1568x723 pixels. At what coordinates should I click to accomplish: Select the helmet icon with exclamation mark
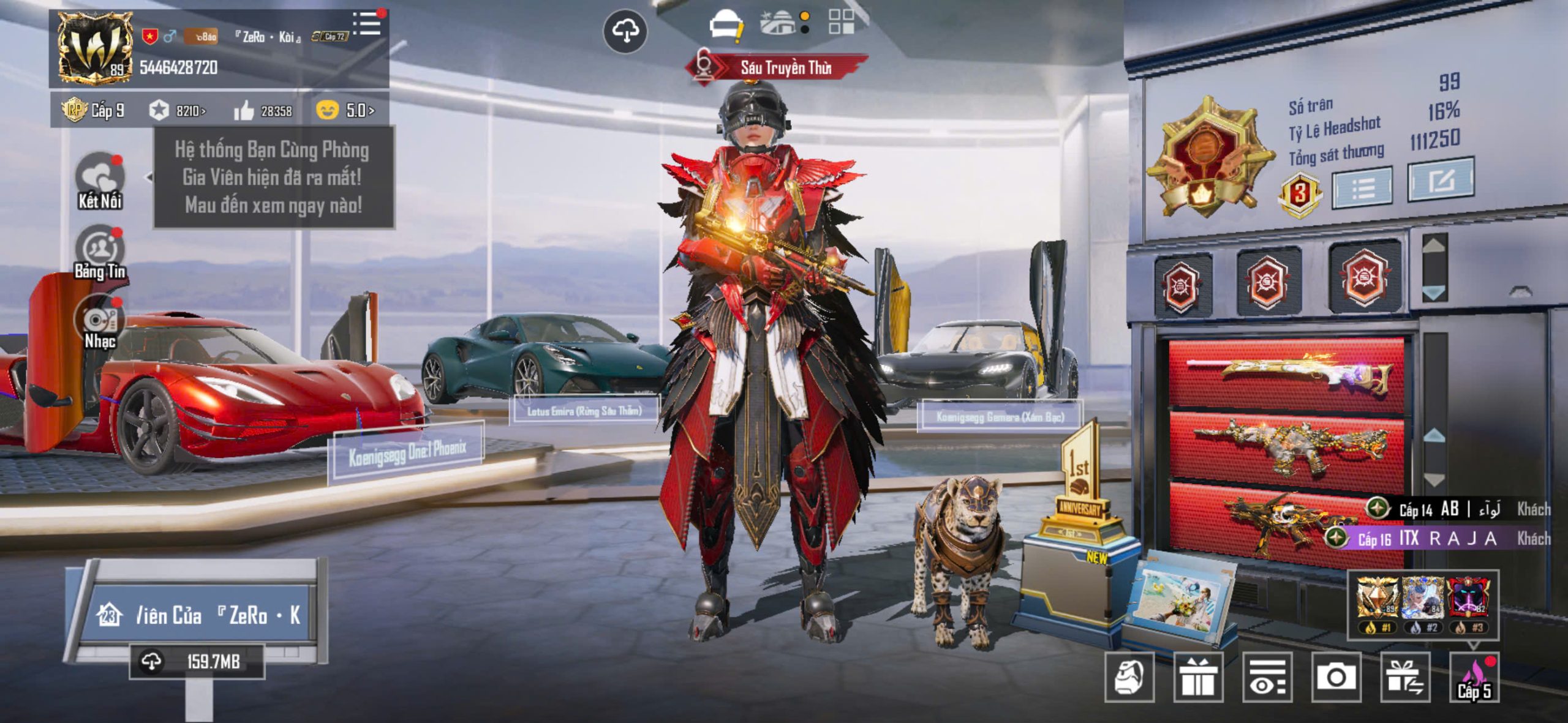point(725,26)
